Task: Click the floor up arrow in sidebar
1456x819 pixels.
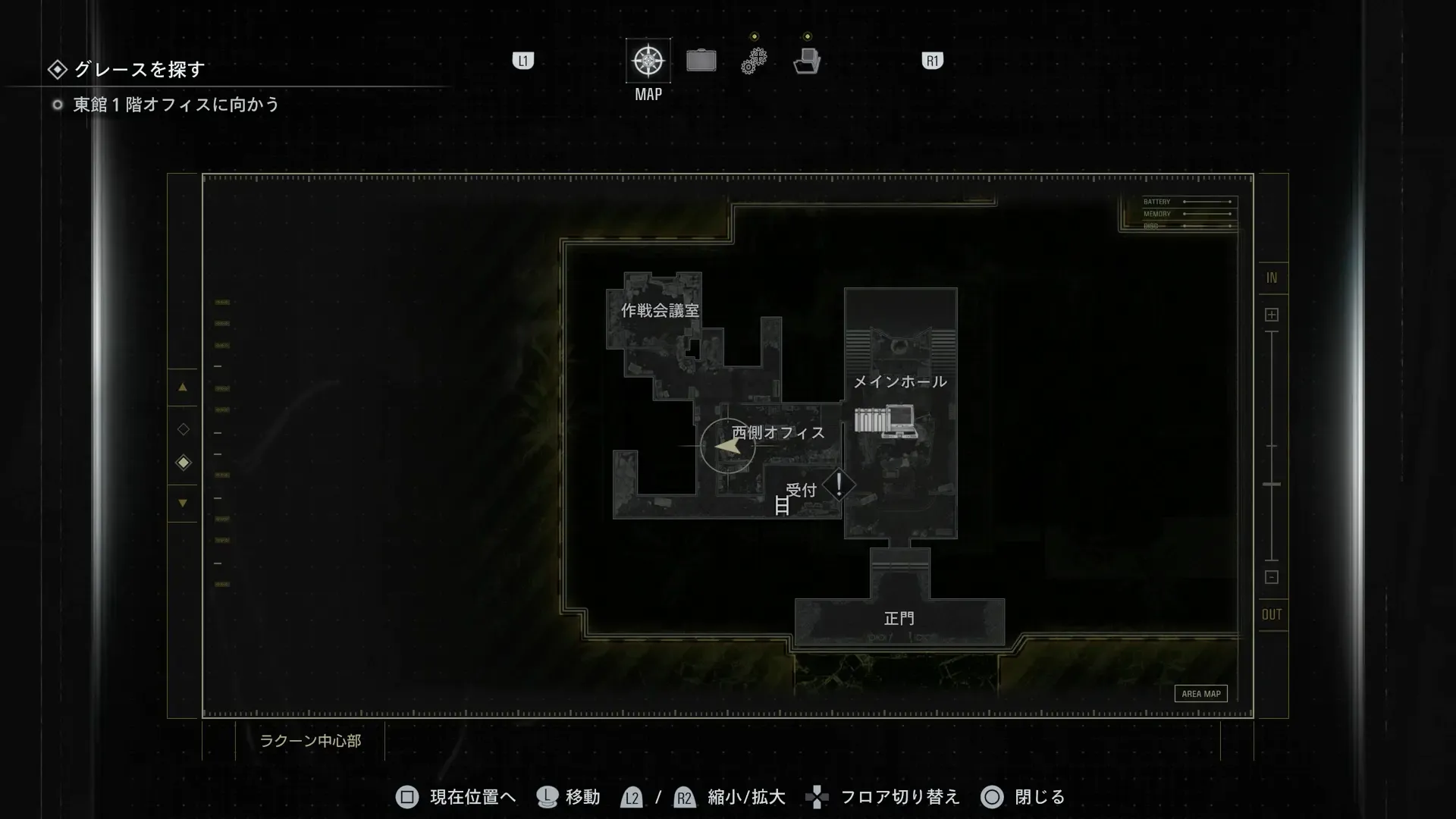Action: coord(183,386)
